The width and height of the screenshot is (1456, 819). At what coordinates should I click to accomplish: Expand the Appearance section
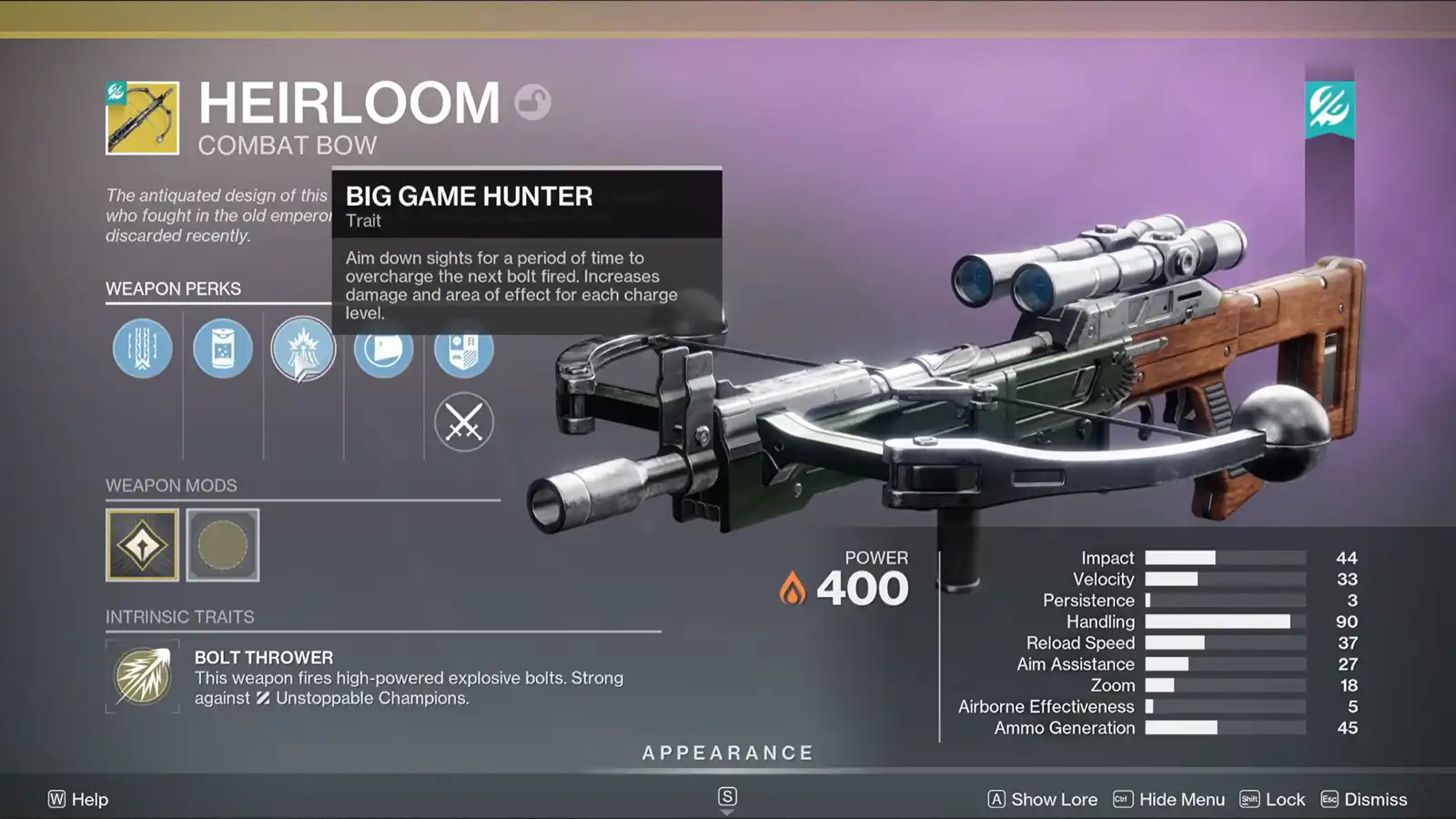tap(726, 753)
